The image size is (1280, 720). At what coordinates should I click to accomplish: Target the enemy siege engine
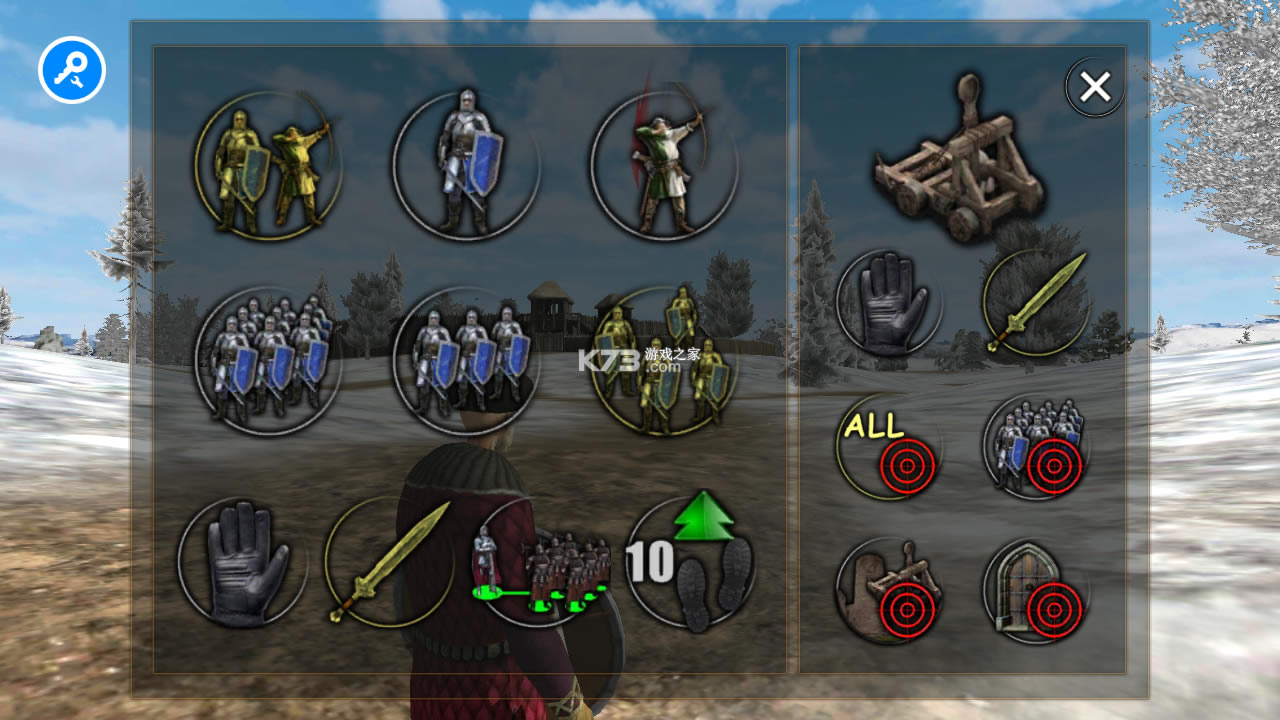point(888,592)
